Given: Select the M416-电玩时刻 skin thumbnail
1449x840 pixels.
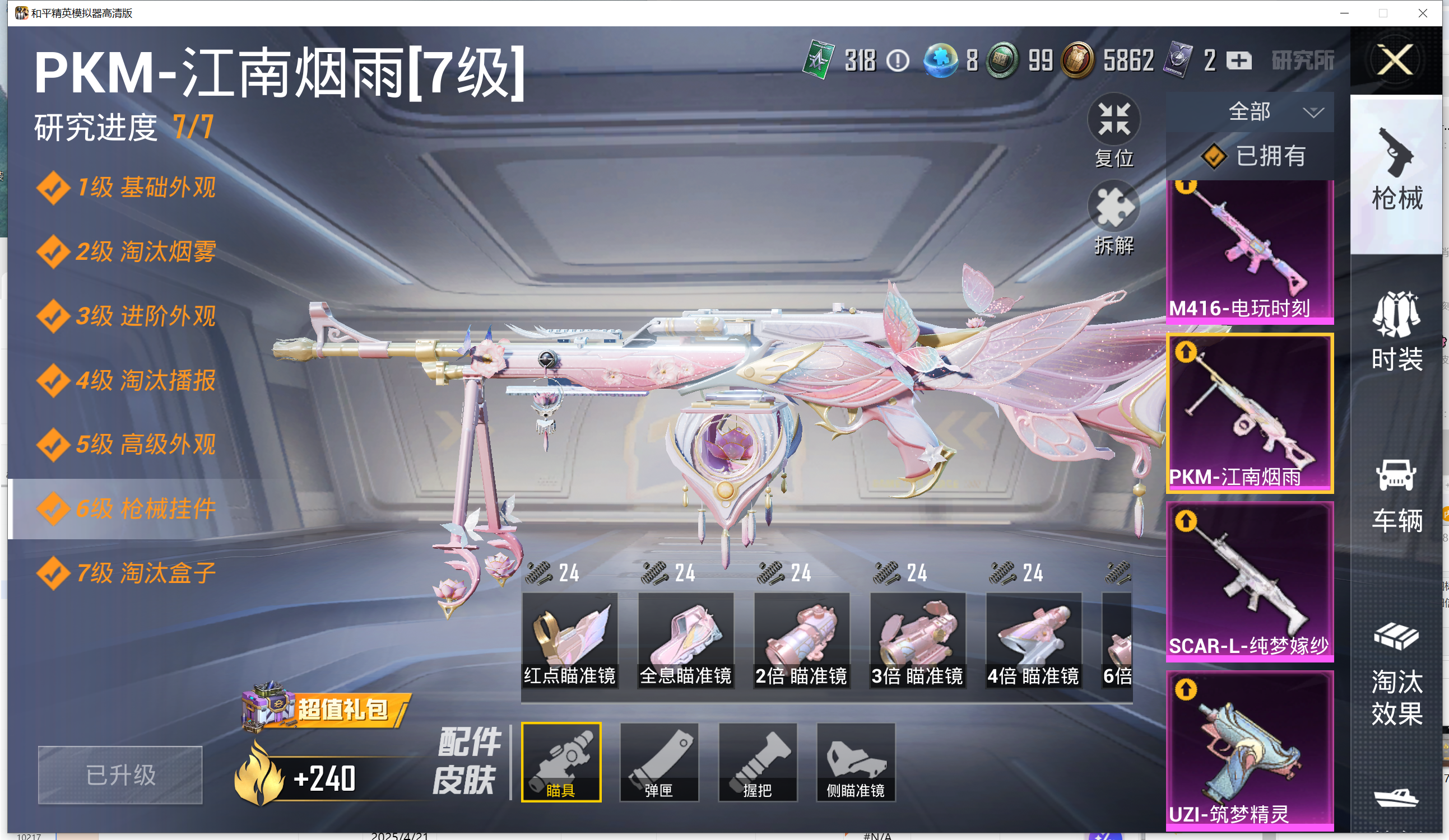Looking at the screenshot, I should (1250, 251).
